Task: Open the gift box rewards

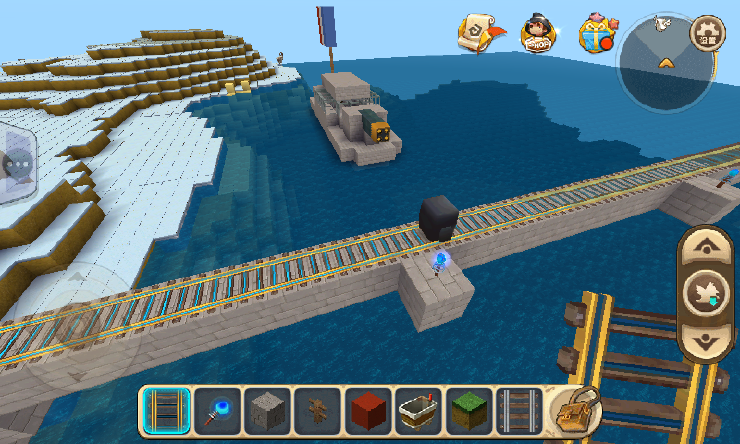Action: [598, 33]
